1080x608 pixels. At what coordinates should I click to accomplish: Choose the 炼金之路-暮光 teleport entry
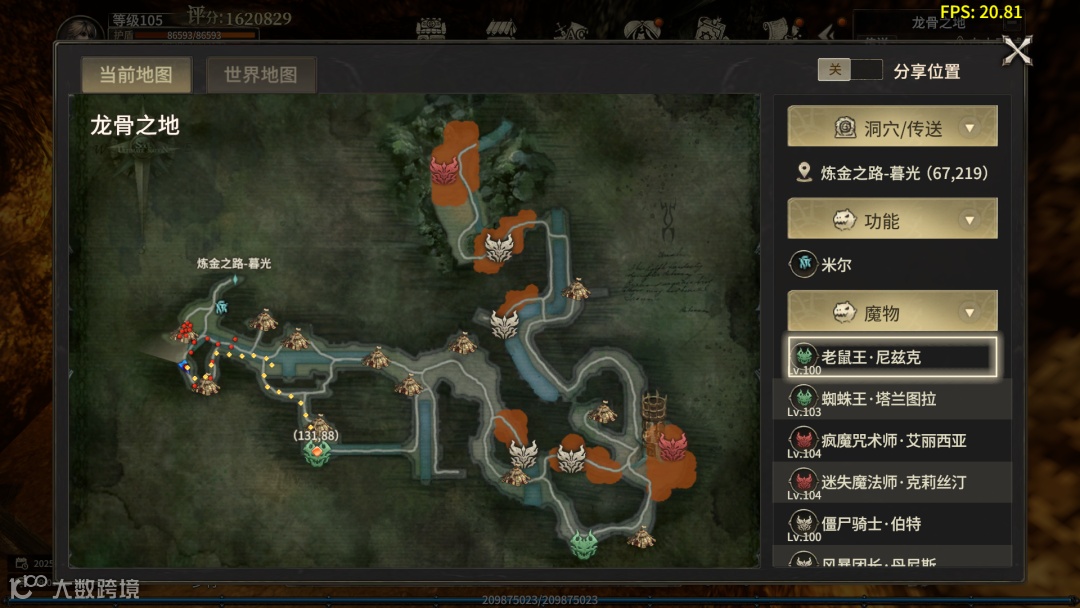pos(892,173)
